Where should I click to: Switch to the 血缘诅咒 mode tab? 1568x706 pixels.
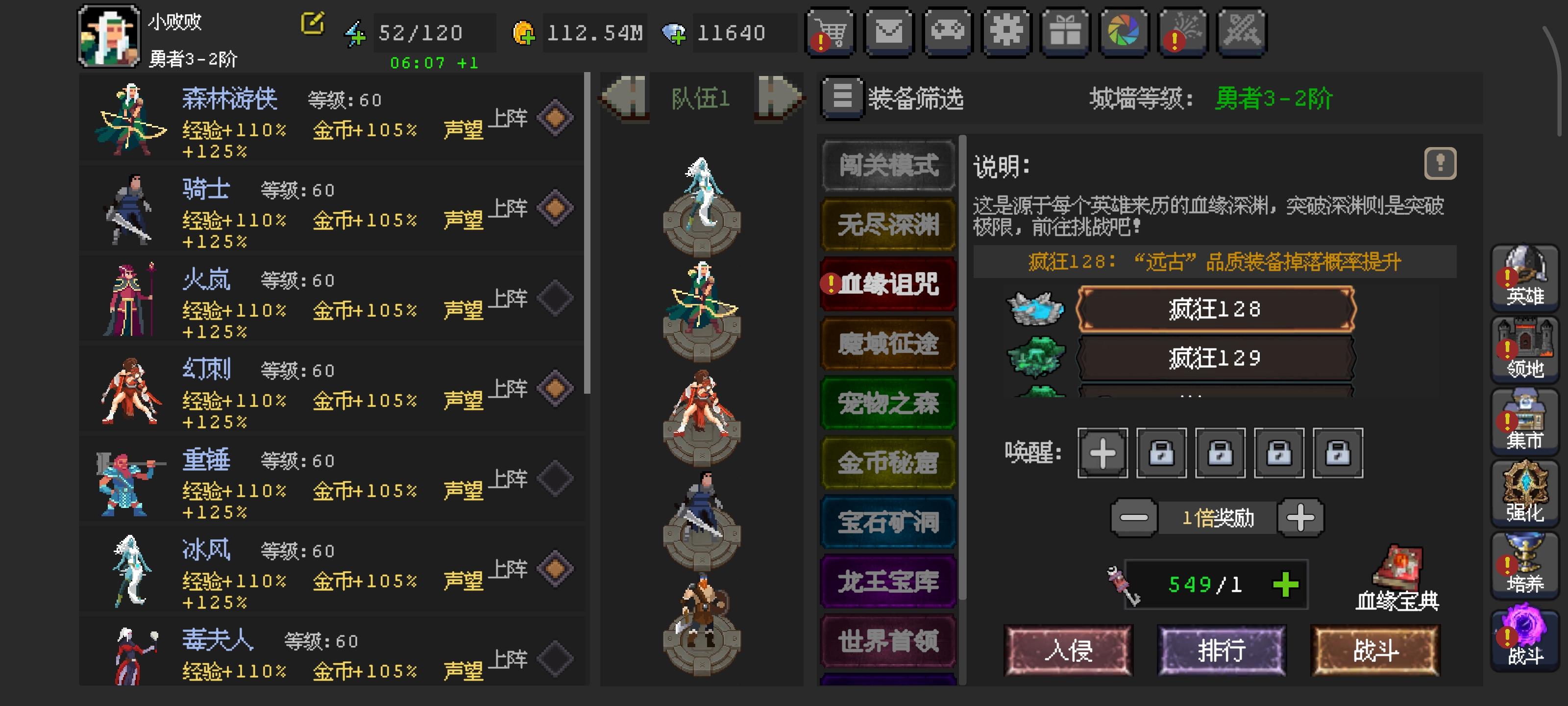(888, 284)
